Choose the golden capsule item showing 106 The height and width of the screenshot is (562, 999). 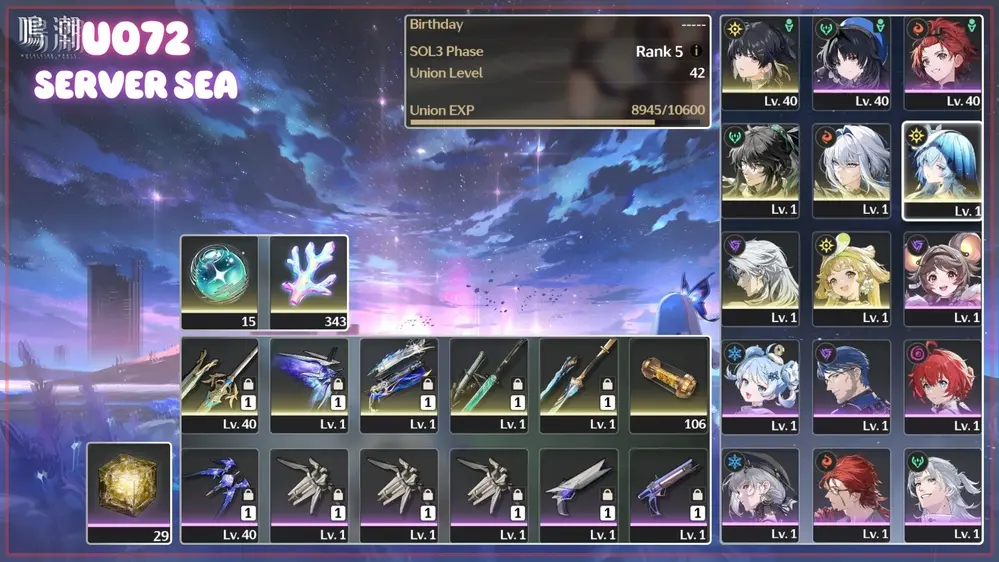point(669,380)
